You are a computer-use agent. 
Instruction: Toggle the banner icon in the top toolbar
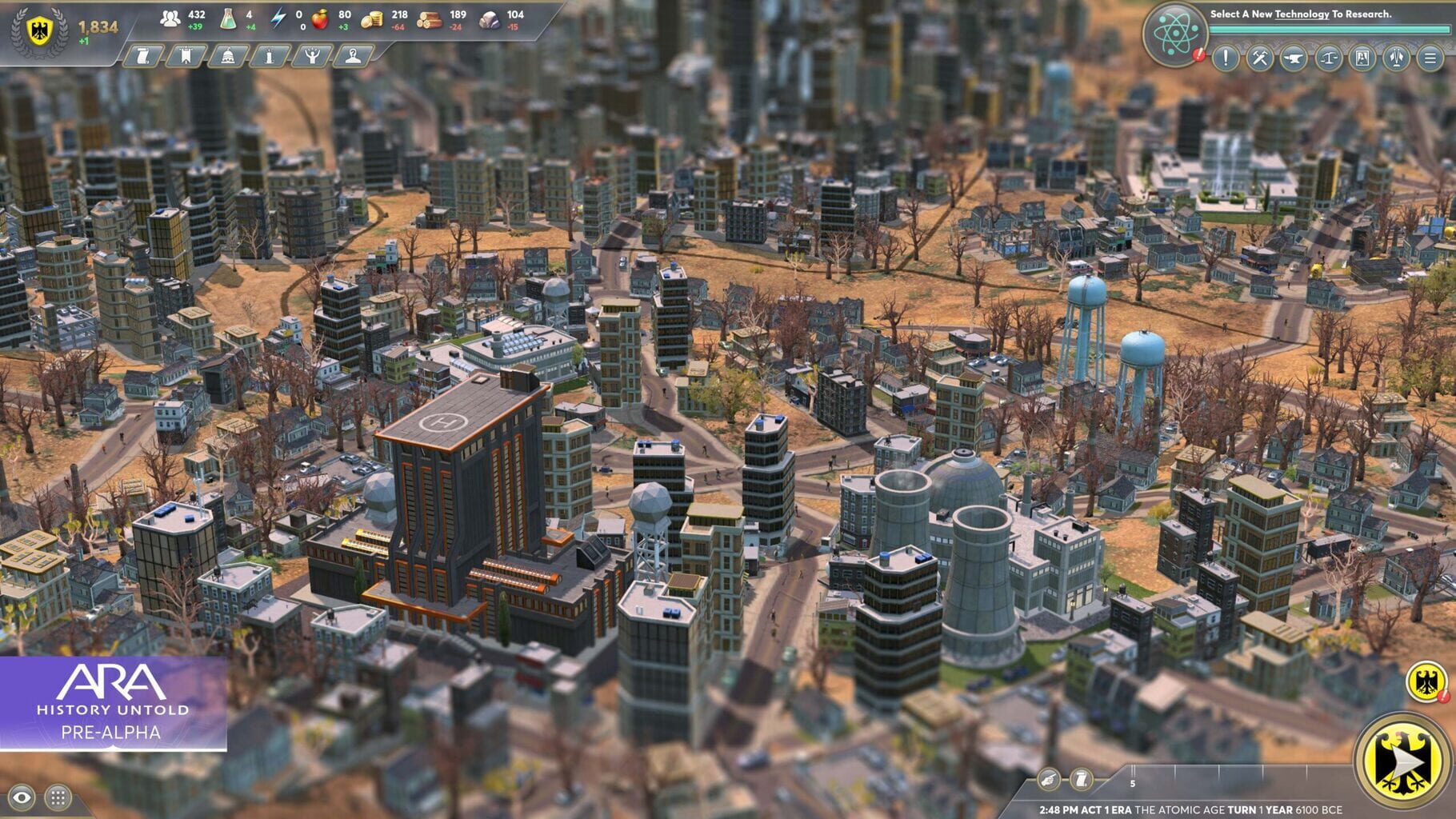pyautogui.click(x=185, y=56)
